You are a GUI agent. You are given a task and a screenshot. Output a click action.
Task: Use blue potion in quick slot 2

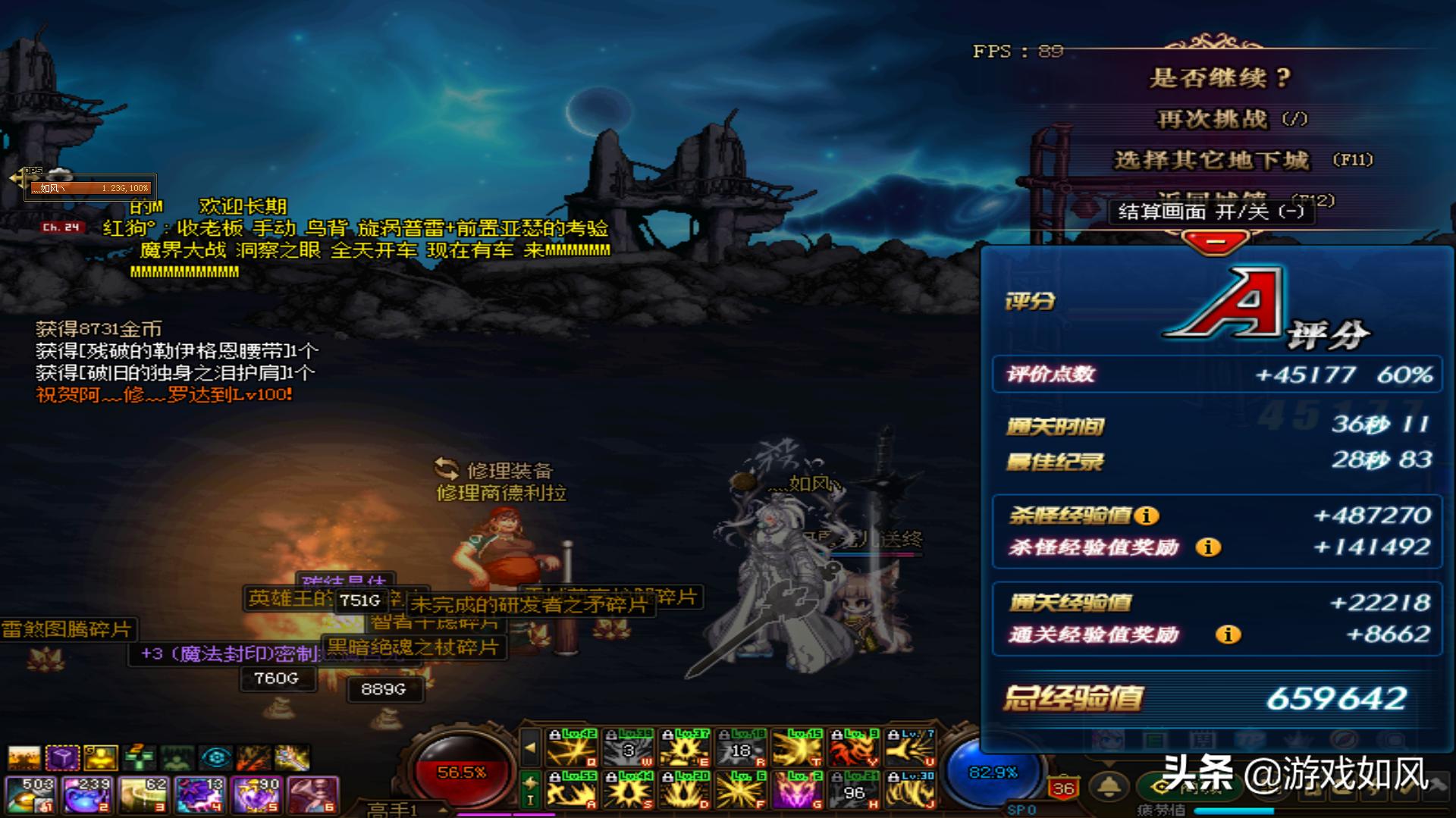[x=86, y=794]
